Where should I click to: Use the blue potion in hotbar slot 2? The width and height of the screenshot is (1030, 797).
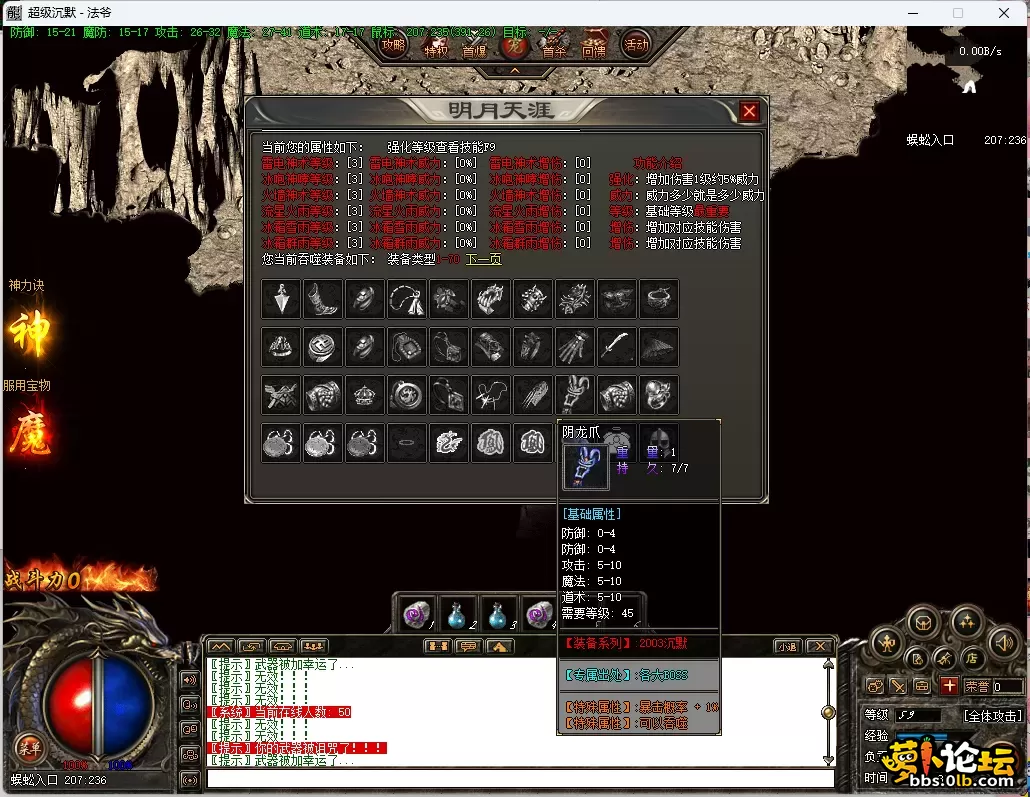click(456, 614)
